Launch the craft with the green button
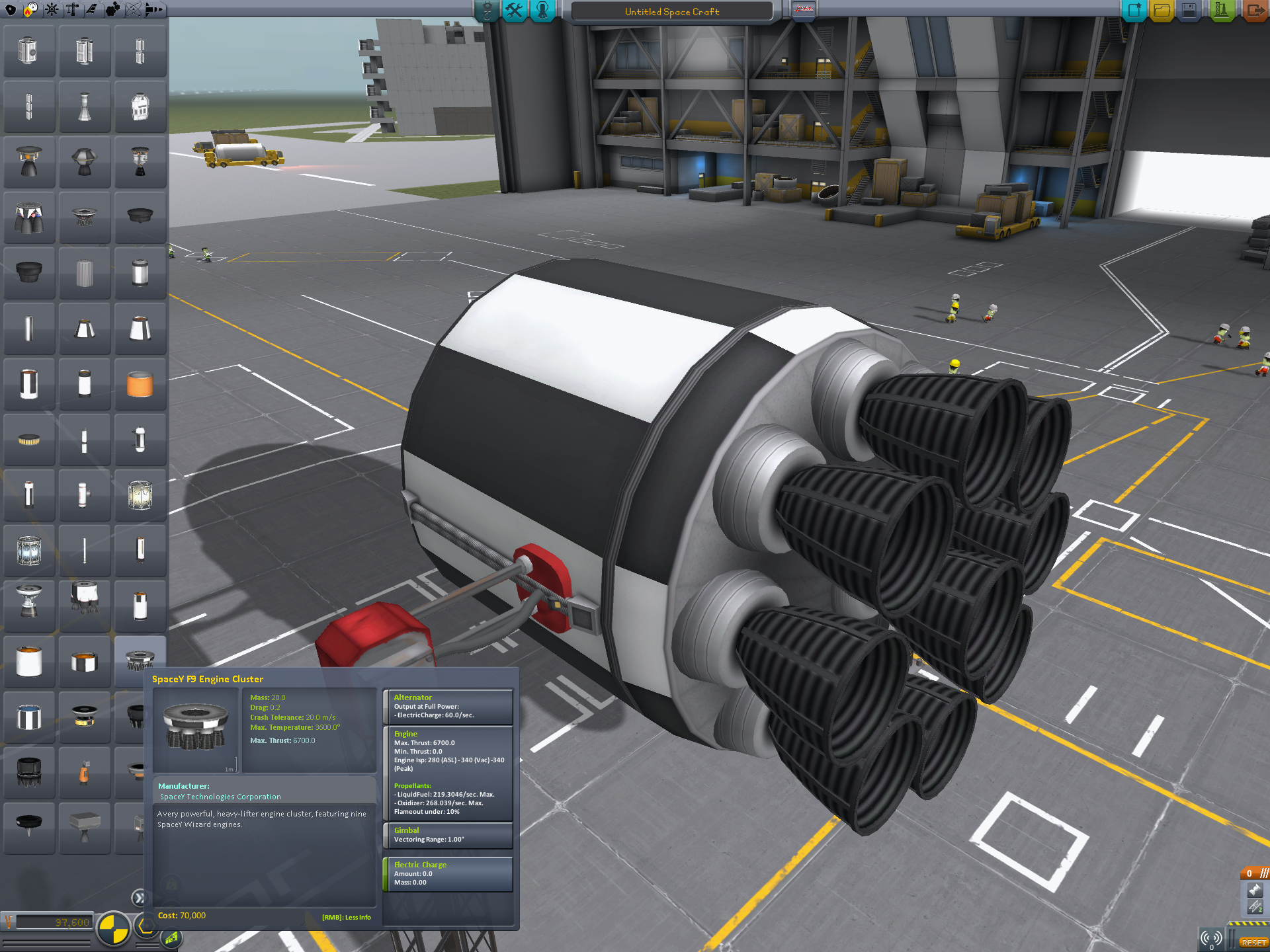The image size is (1270, 952). pyautogui.click(x=1221, y=11)
